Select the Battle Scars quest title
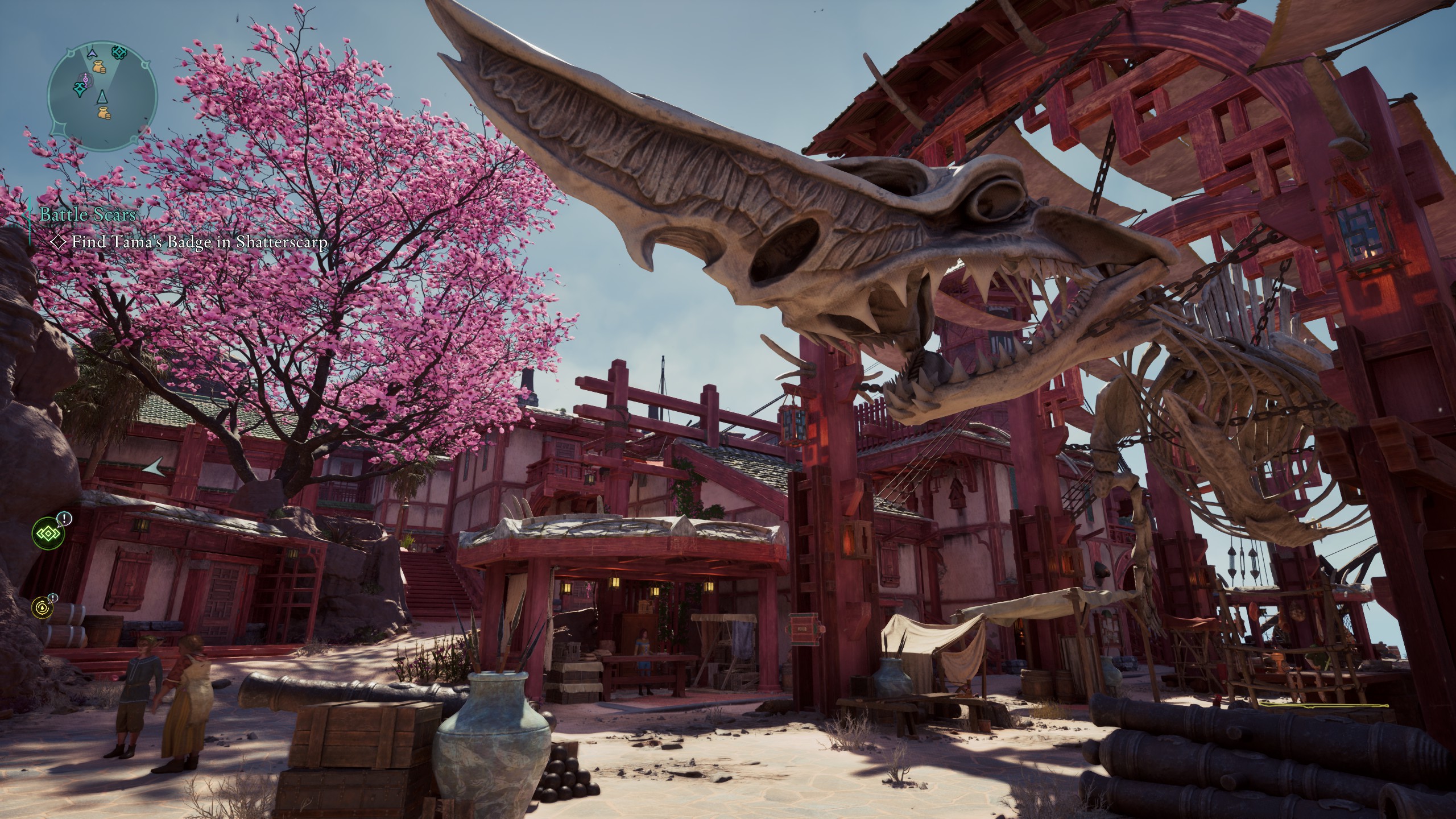 tap(88, 214)
